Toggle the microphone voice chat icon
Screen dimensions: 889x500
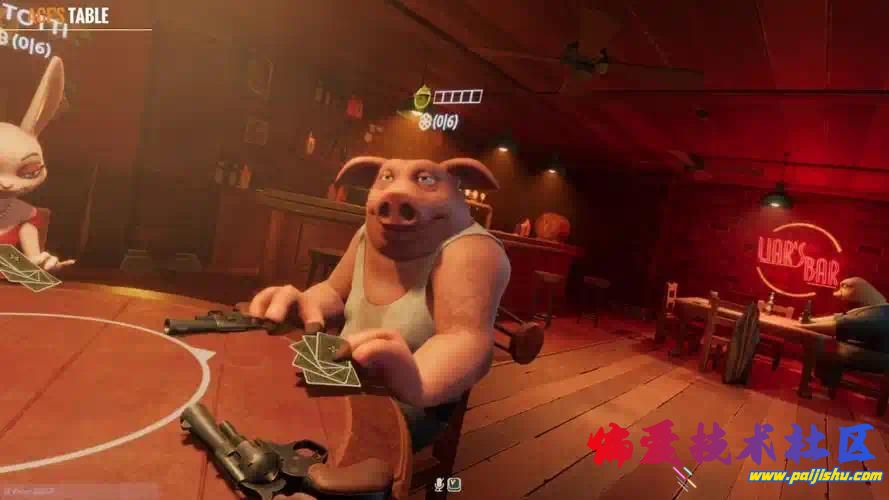click(438, 485)
